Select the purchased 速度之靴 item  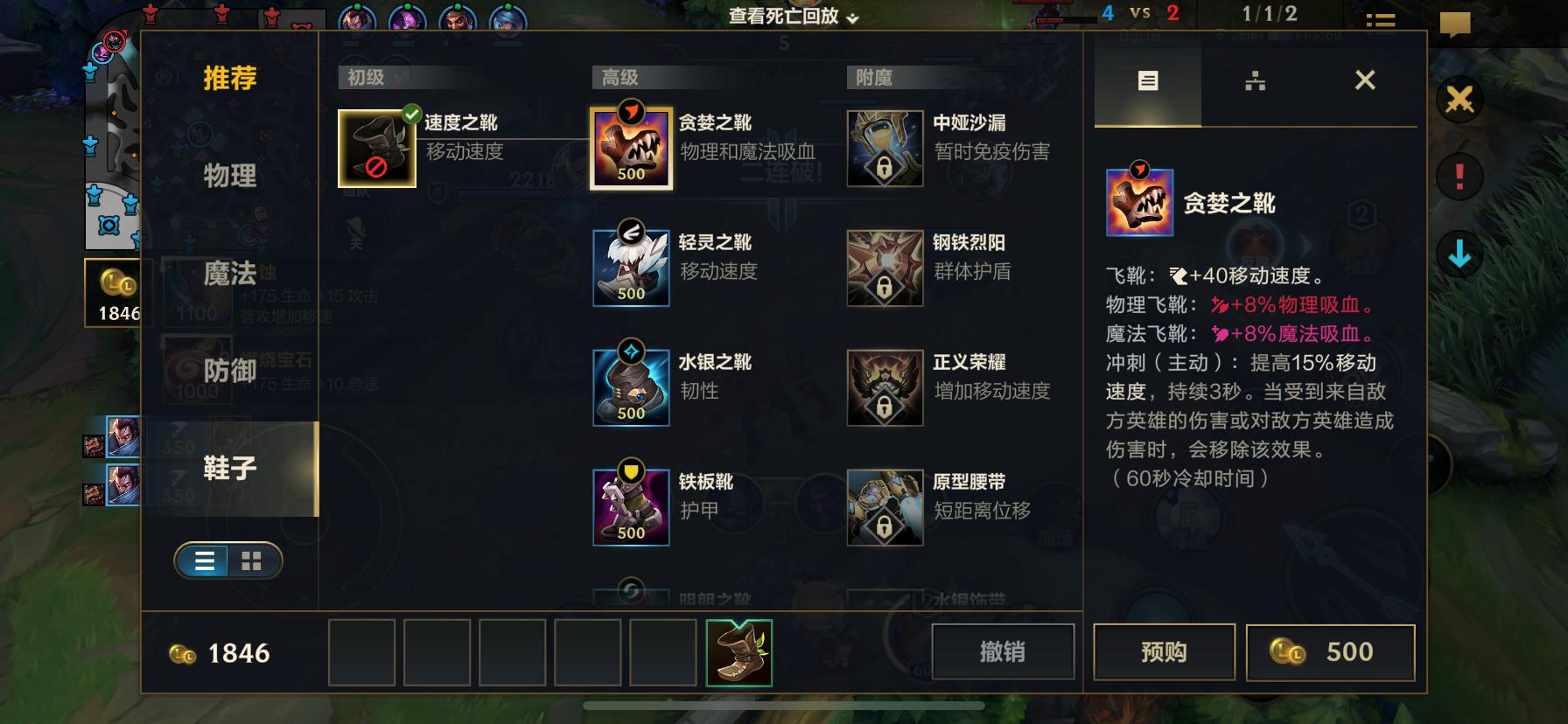click(376, 147)
